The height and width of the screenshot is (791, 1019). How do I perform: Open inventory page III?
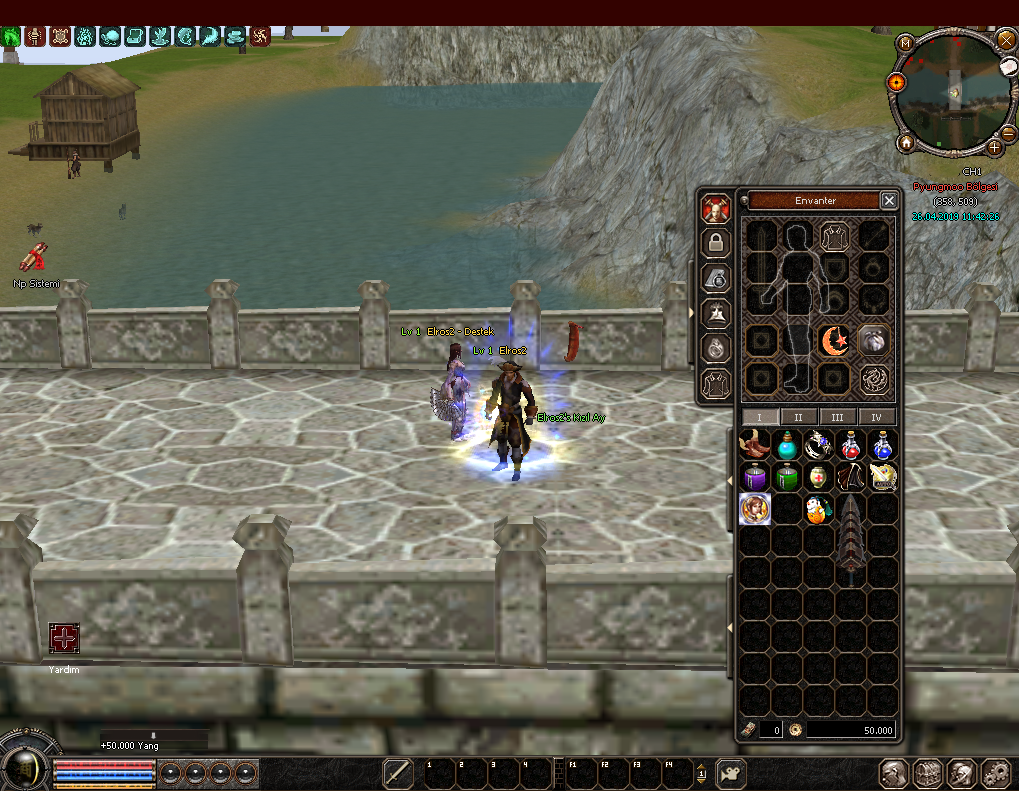(x=837, y=417)
